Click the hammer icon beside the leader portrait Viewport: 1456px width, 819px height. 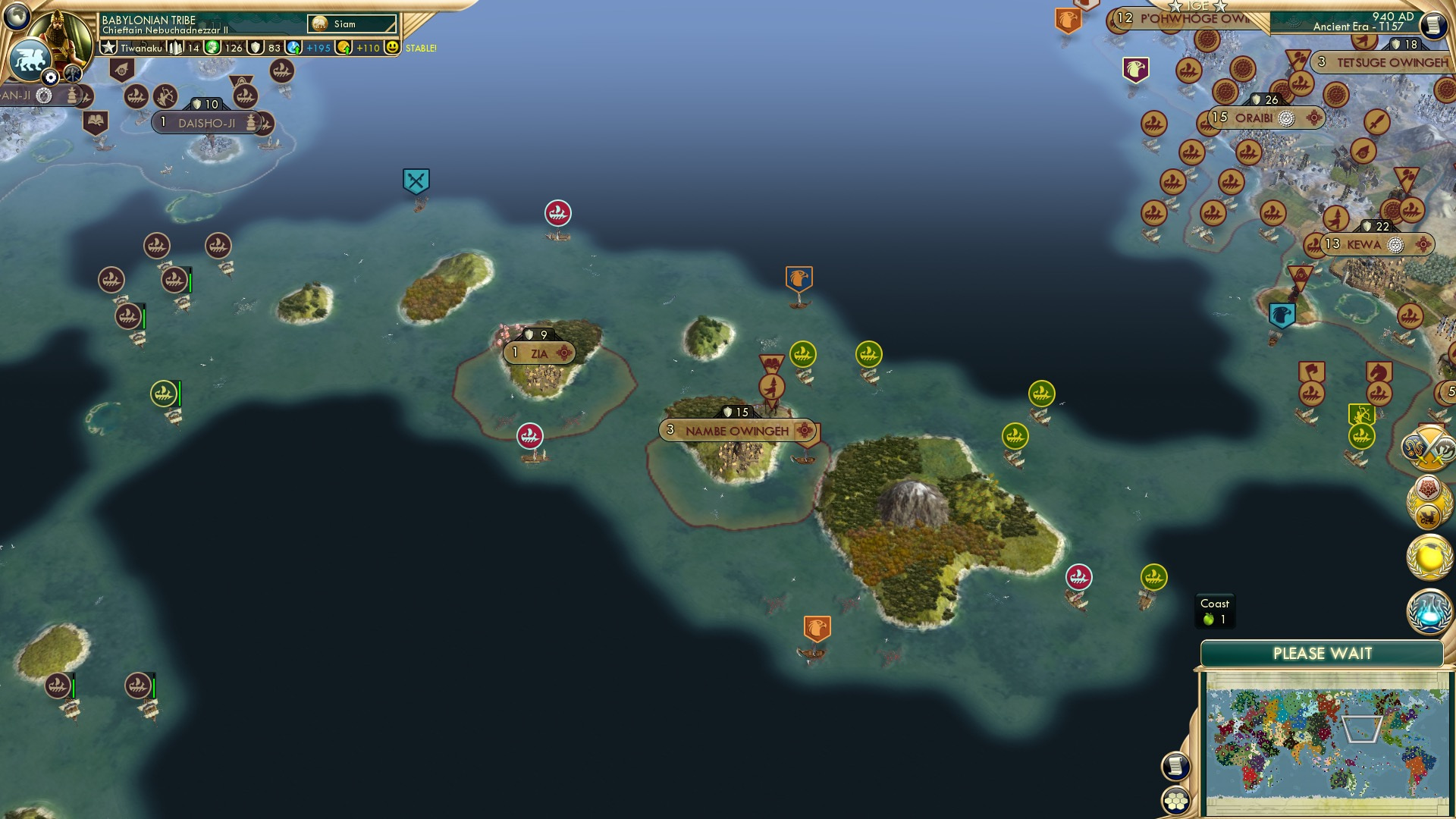[72, 73]
